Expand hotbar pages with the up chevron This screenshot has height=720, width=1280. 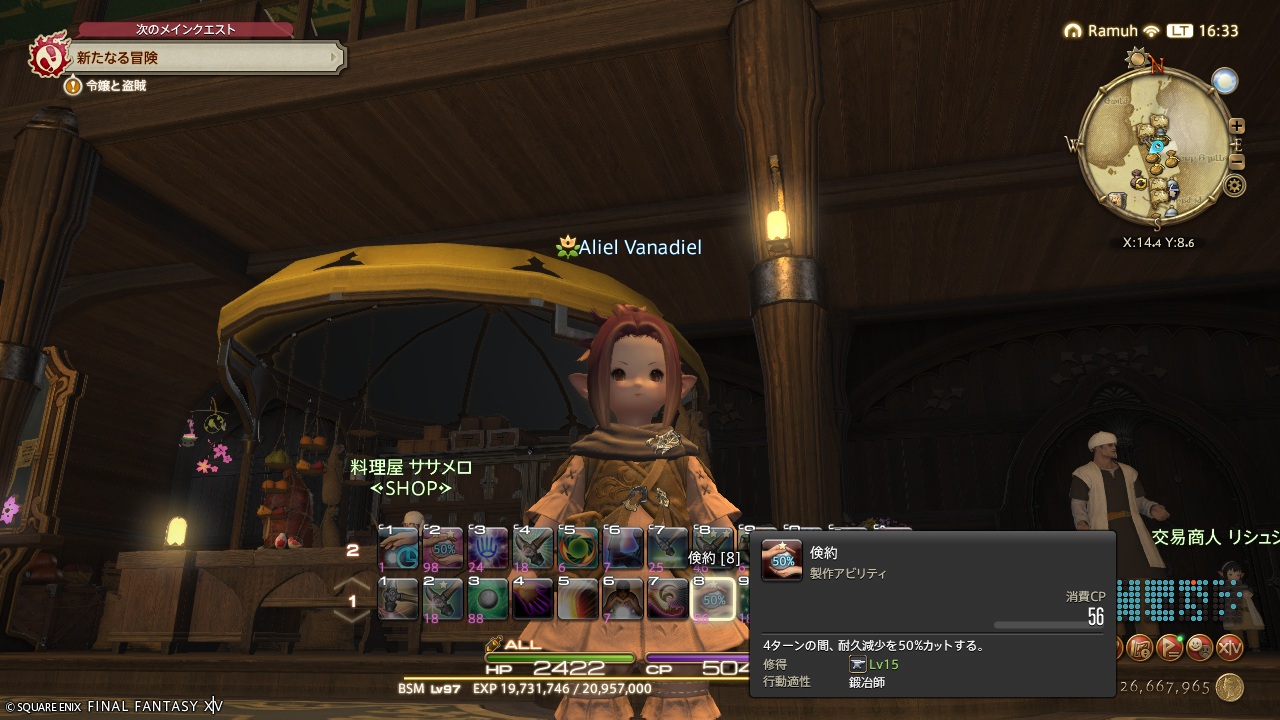(x=352, y=582)
